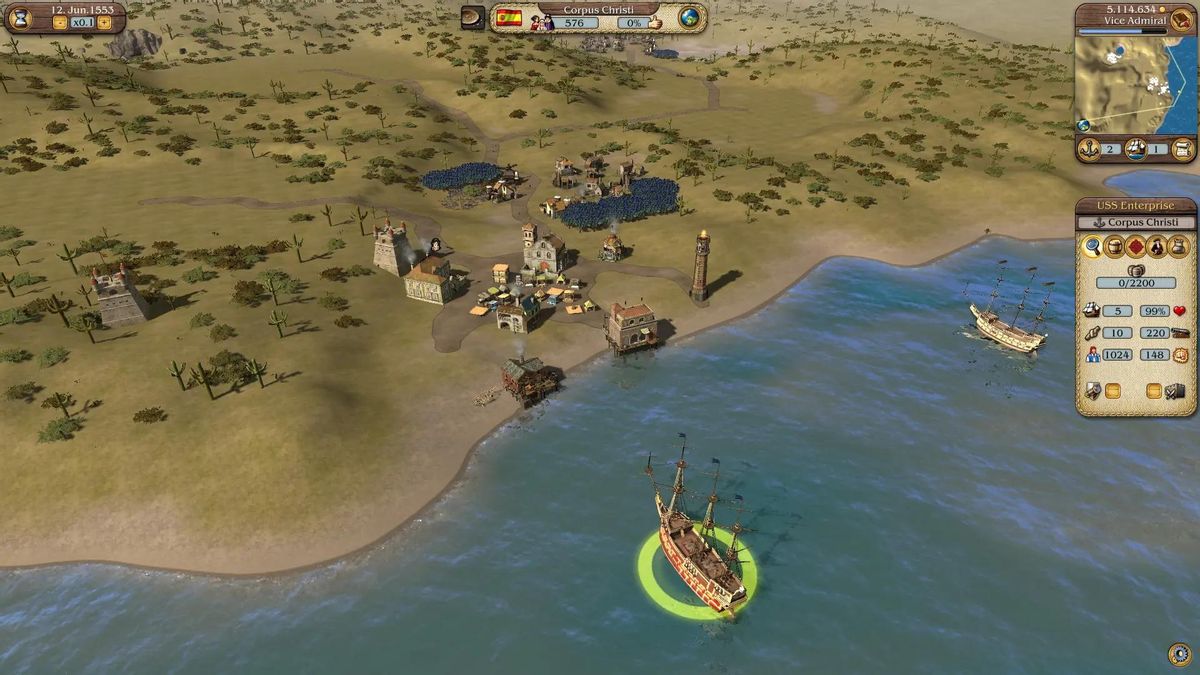This screenshot has height=675, width=1200.
Task: Open the globe world map button
Action: pos(689,17)
